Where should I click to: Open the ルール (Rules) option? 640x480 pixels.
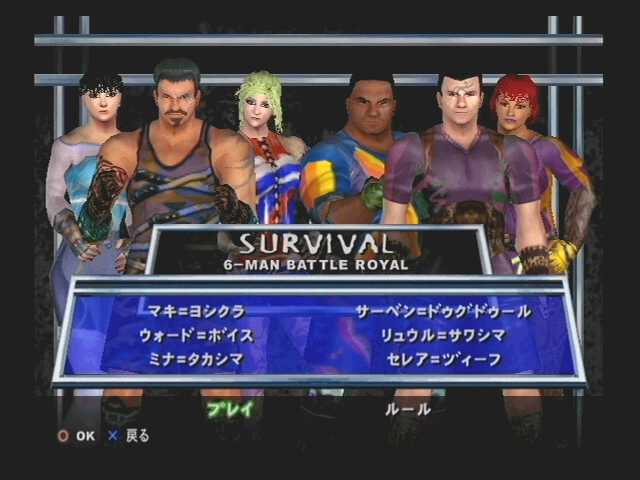coord(407,408)
